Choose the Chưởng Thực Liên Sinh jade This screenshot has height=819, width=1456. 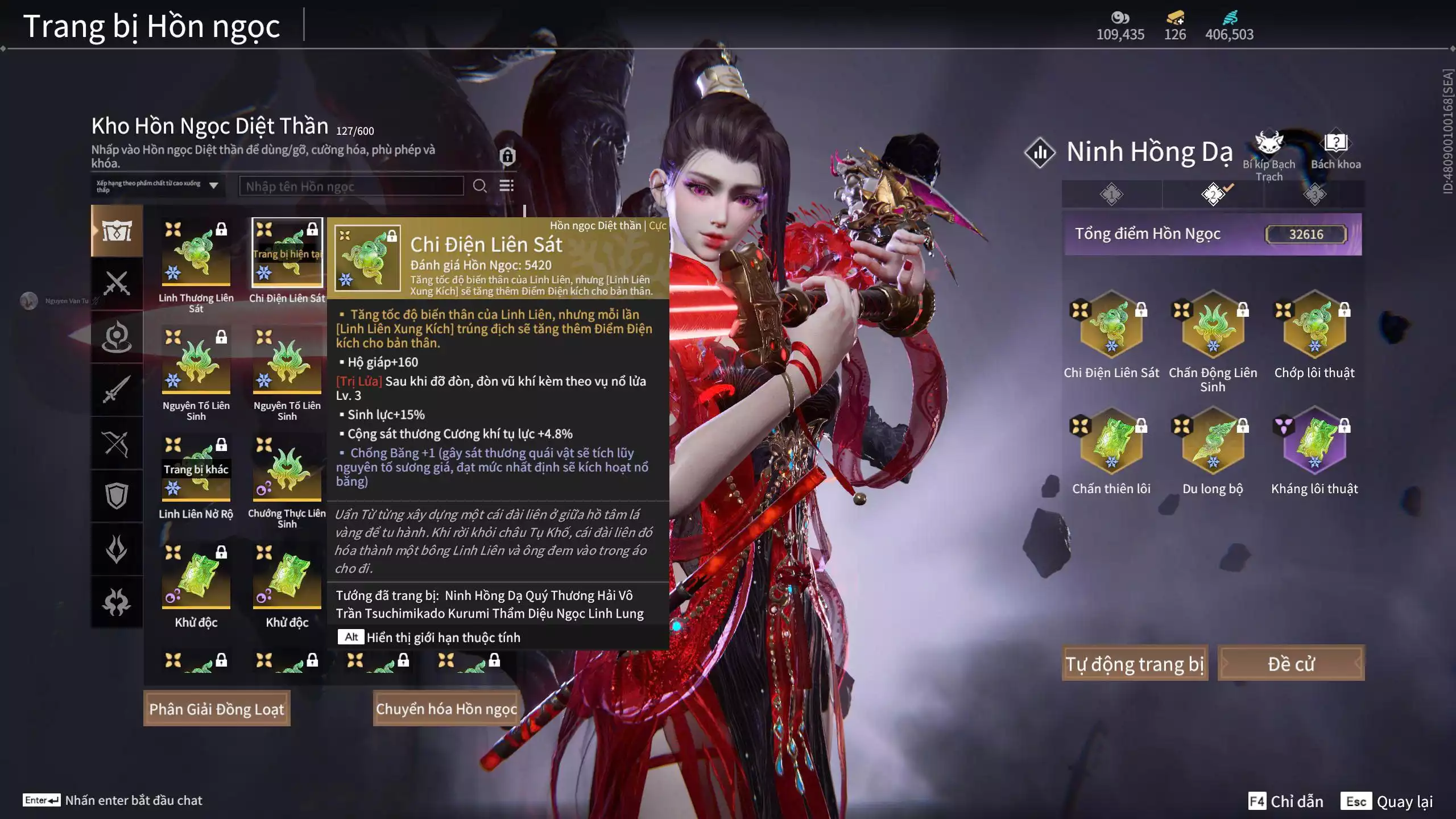coord(287,469)
